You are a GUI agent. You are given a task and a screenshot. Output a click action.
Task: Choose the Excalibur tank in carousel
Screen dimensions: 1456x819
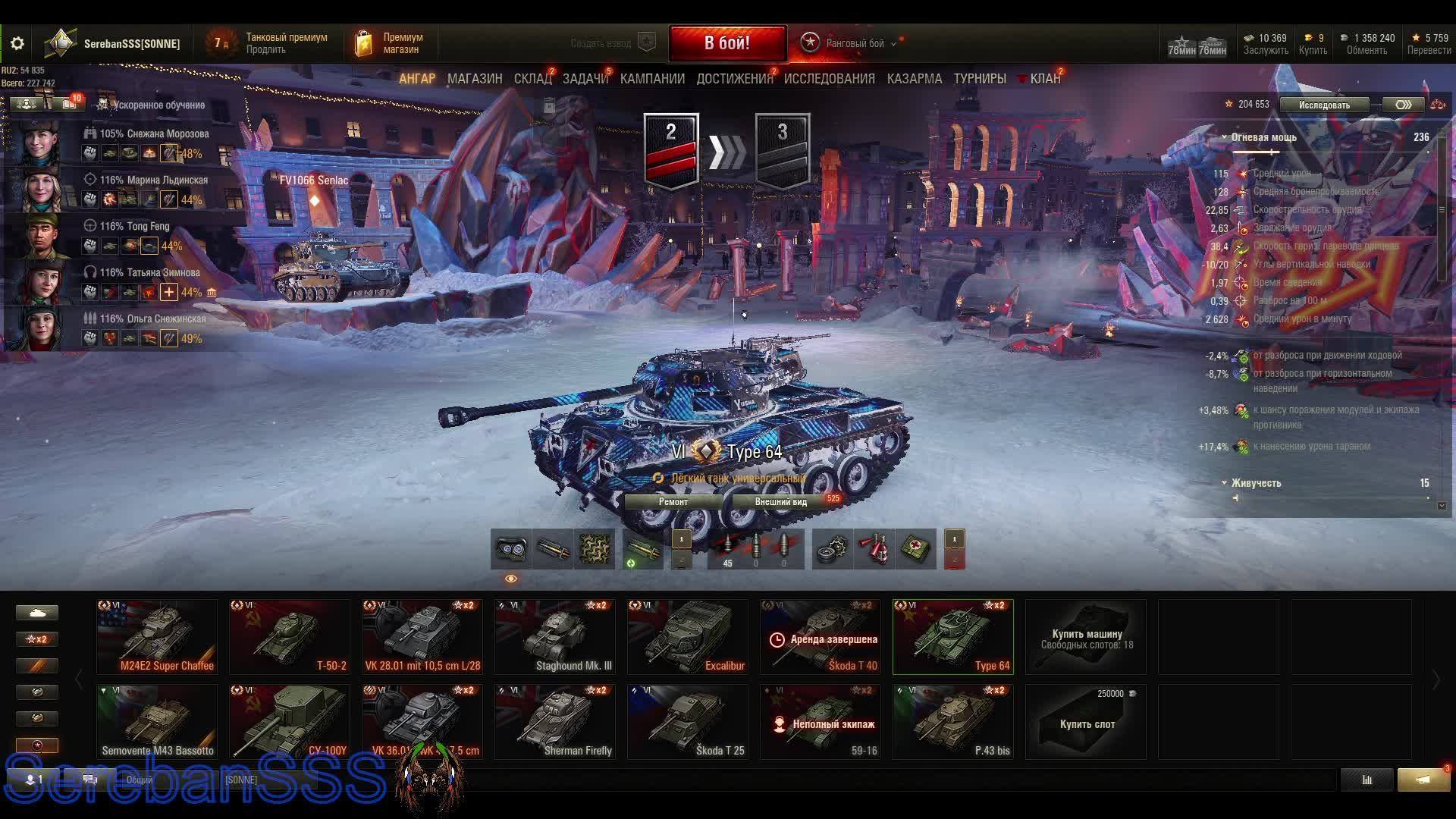click(x=687, y=637)
